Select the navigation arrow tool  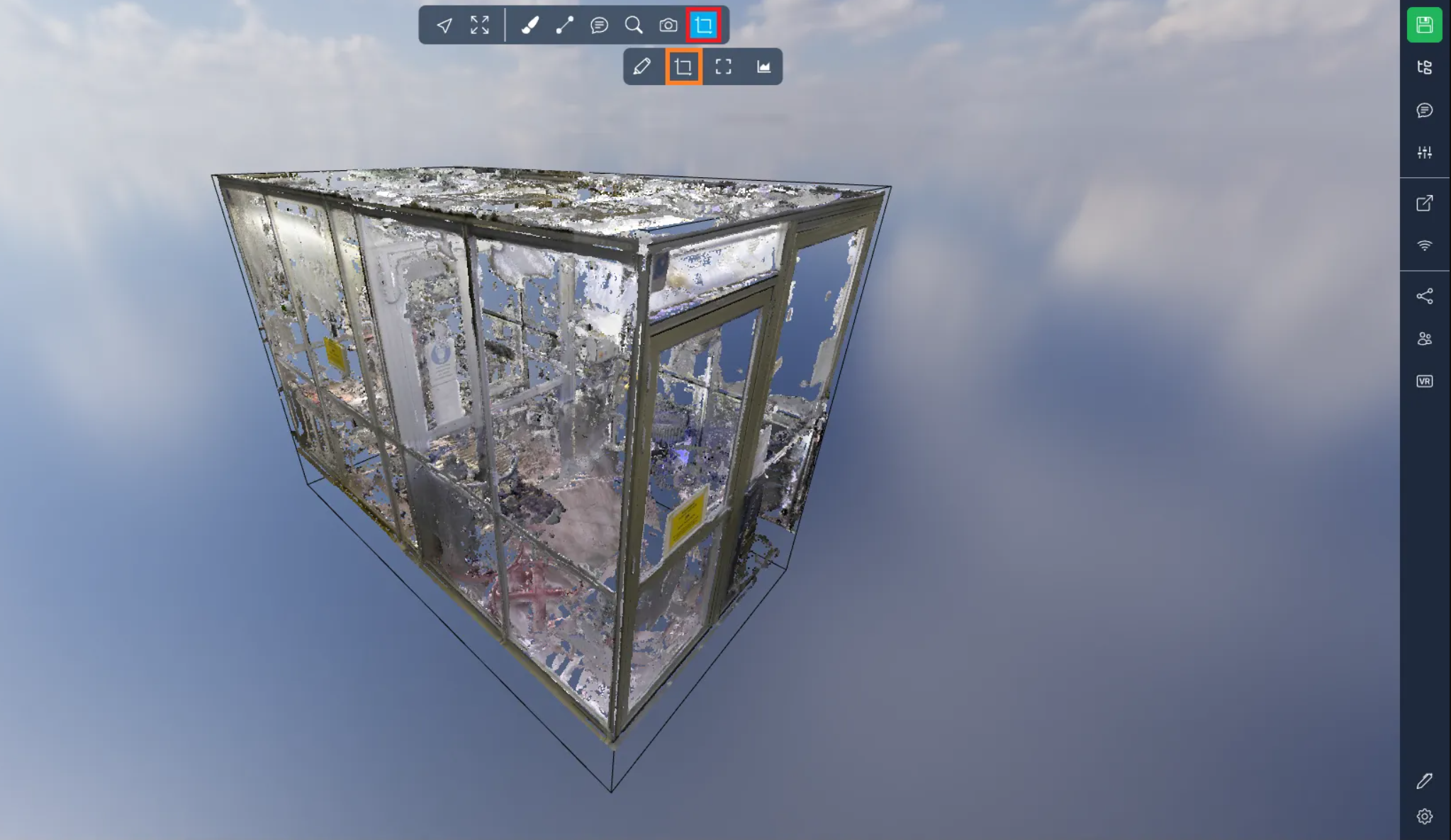(x=444, y=26)
